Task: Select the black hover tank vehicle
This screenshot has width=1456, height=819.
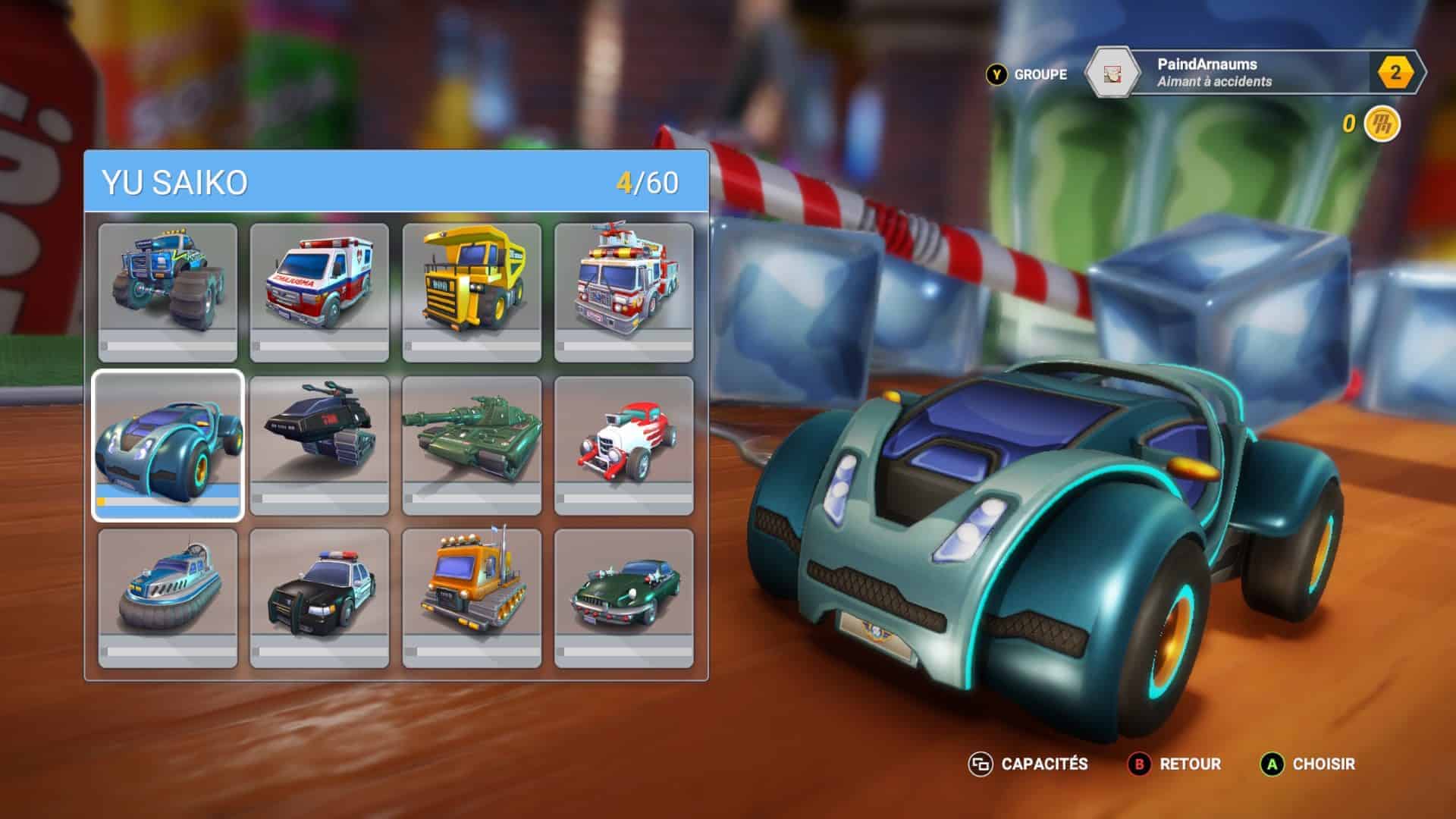Action: click(319, 445)
